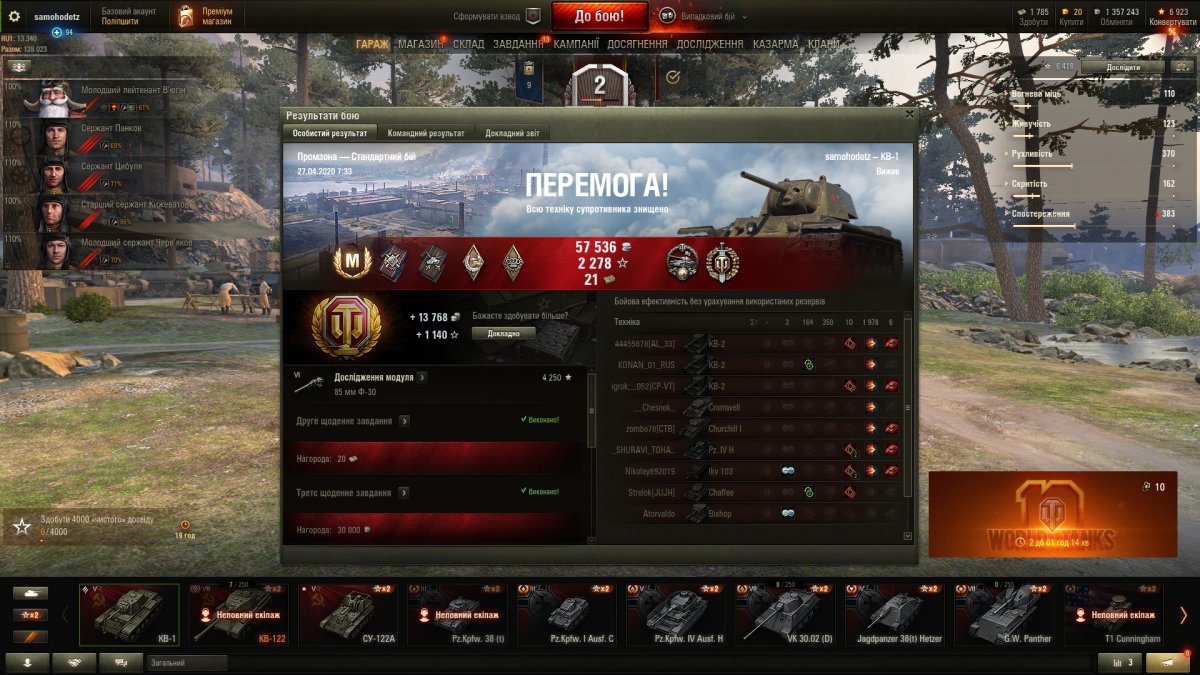Open the Преміум магазин
The width and height of the screenshot is (1200, 675).
click(206, 16)
